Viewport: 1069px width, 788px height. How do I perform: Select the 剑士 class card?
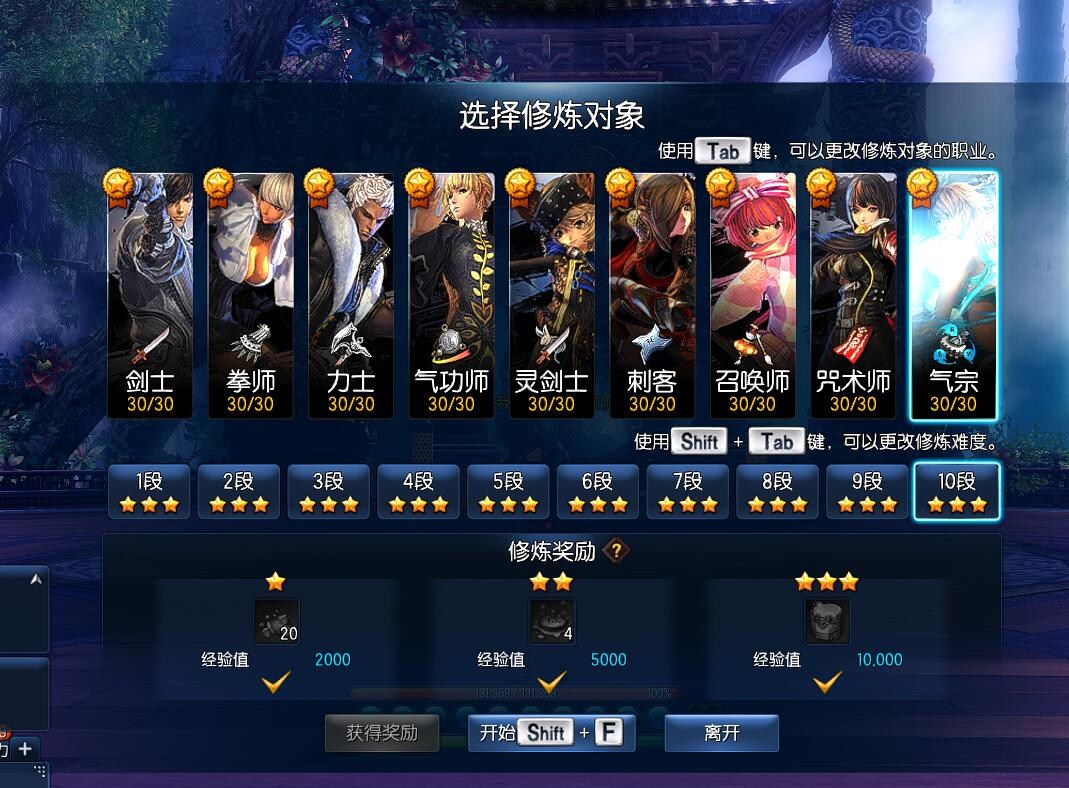coord(150,295)
